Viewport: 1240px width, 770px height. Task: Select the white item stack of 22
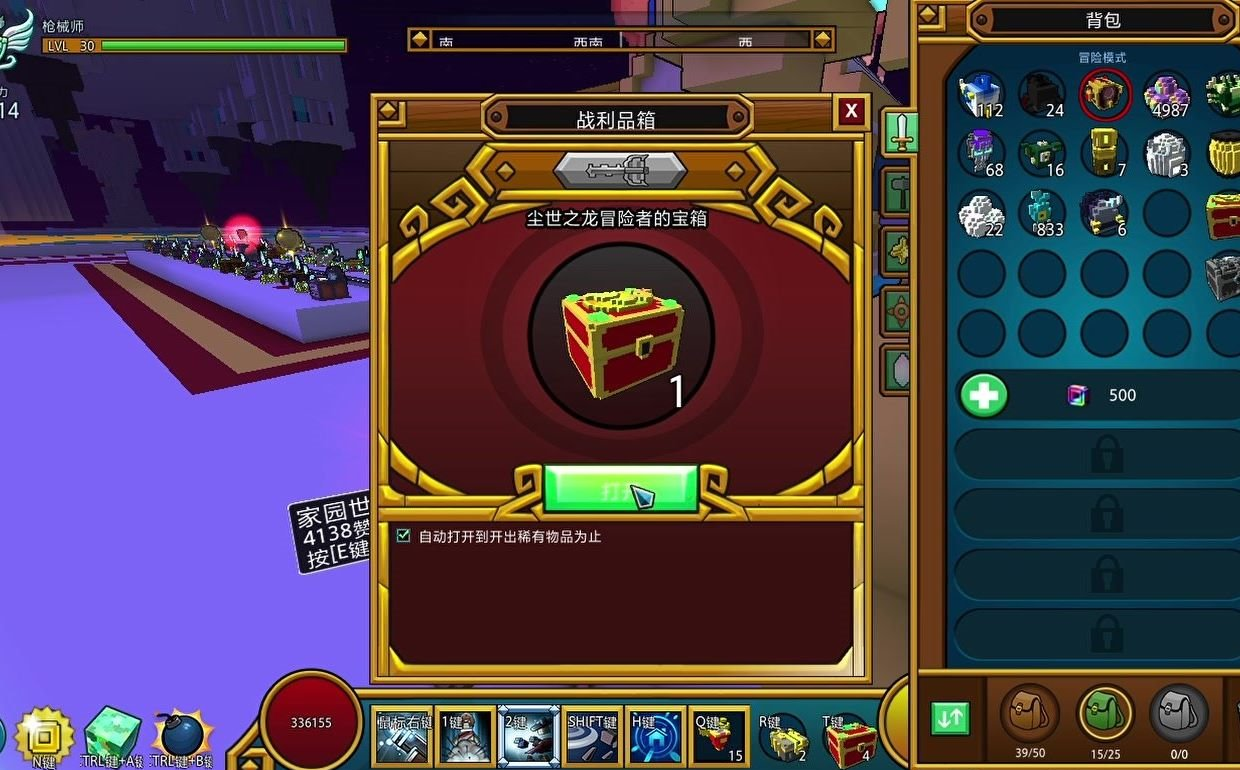tap(981, 212)
